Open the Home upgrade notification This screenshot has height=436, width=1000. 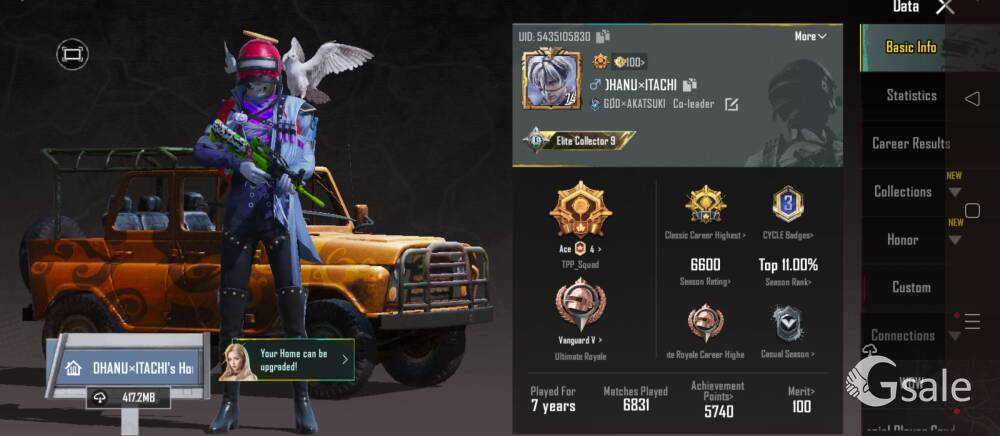pyautogui.click(x=287, y=359)
